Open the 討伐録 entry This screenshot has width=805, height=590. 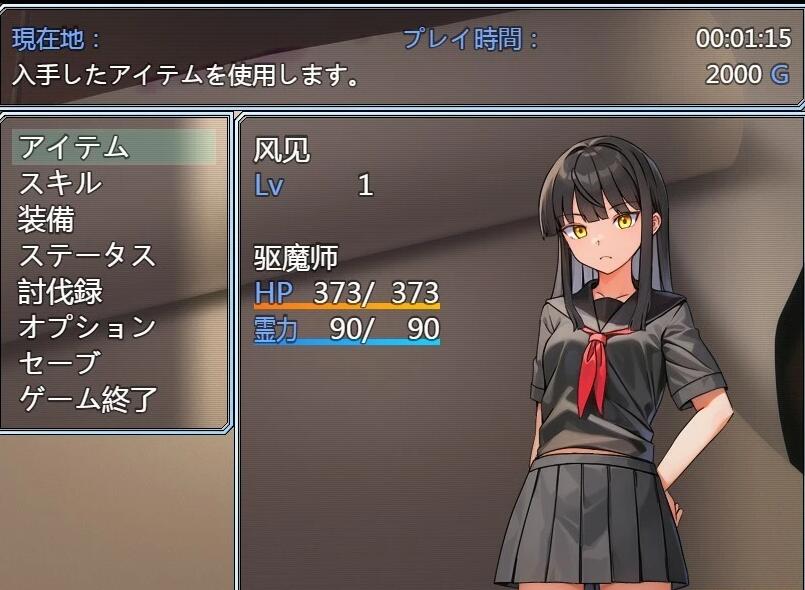coord(60,291)
